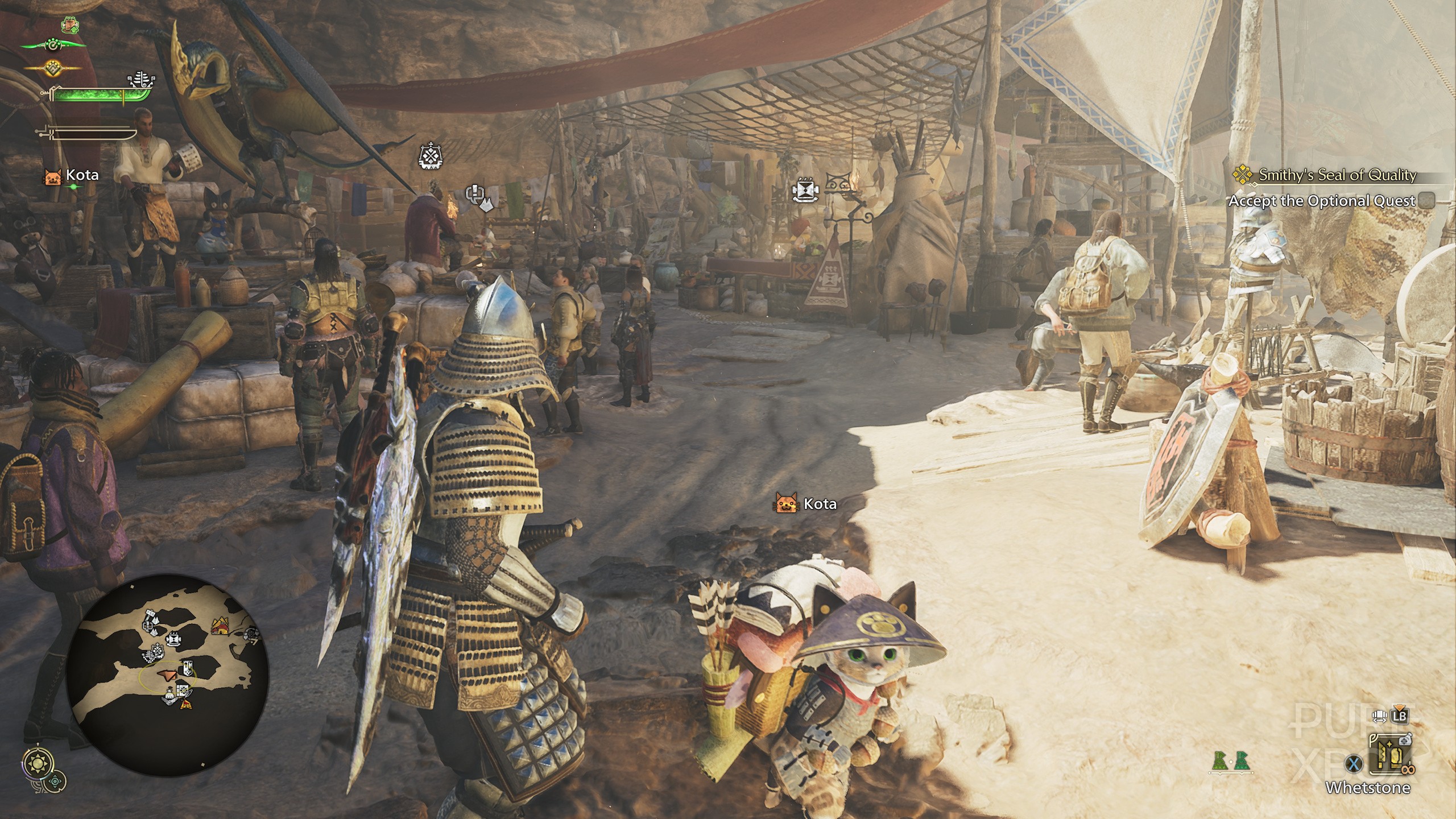The height and width of the screenshot is (819, 1456).
Task: Click the green meal buff status icon
Action: tap(70, 25)
